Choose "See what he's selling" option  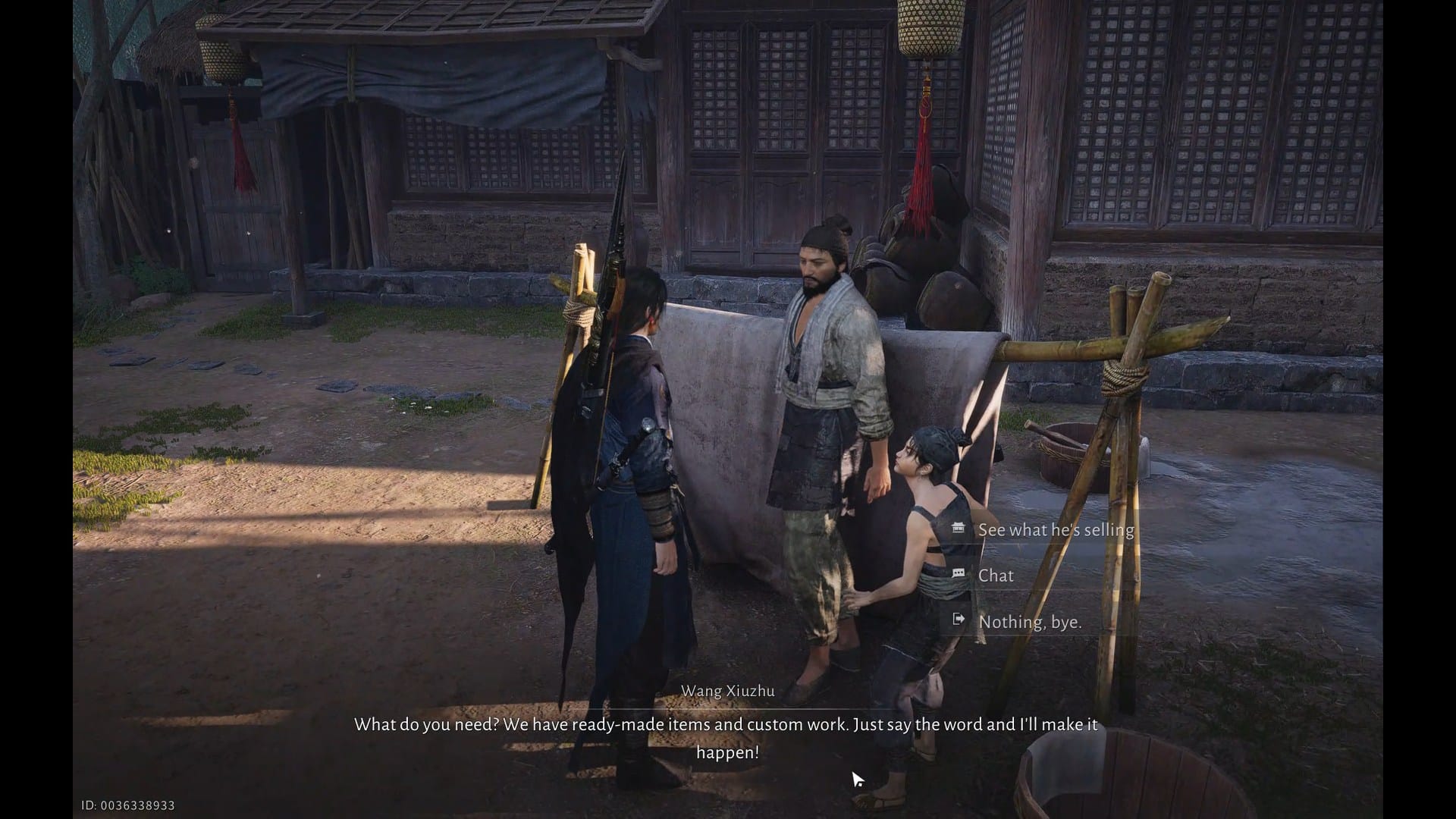click(x=1055, y=530)
